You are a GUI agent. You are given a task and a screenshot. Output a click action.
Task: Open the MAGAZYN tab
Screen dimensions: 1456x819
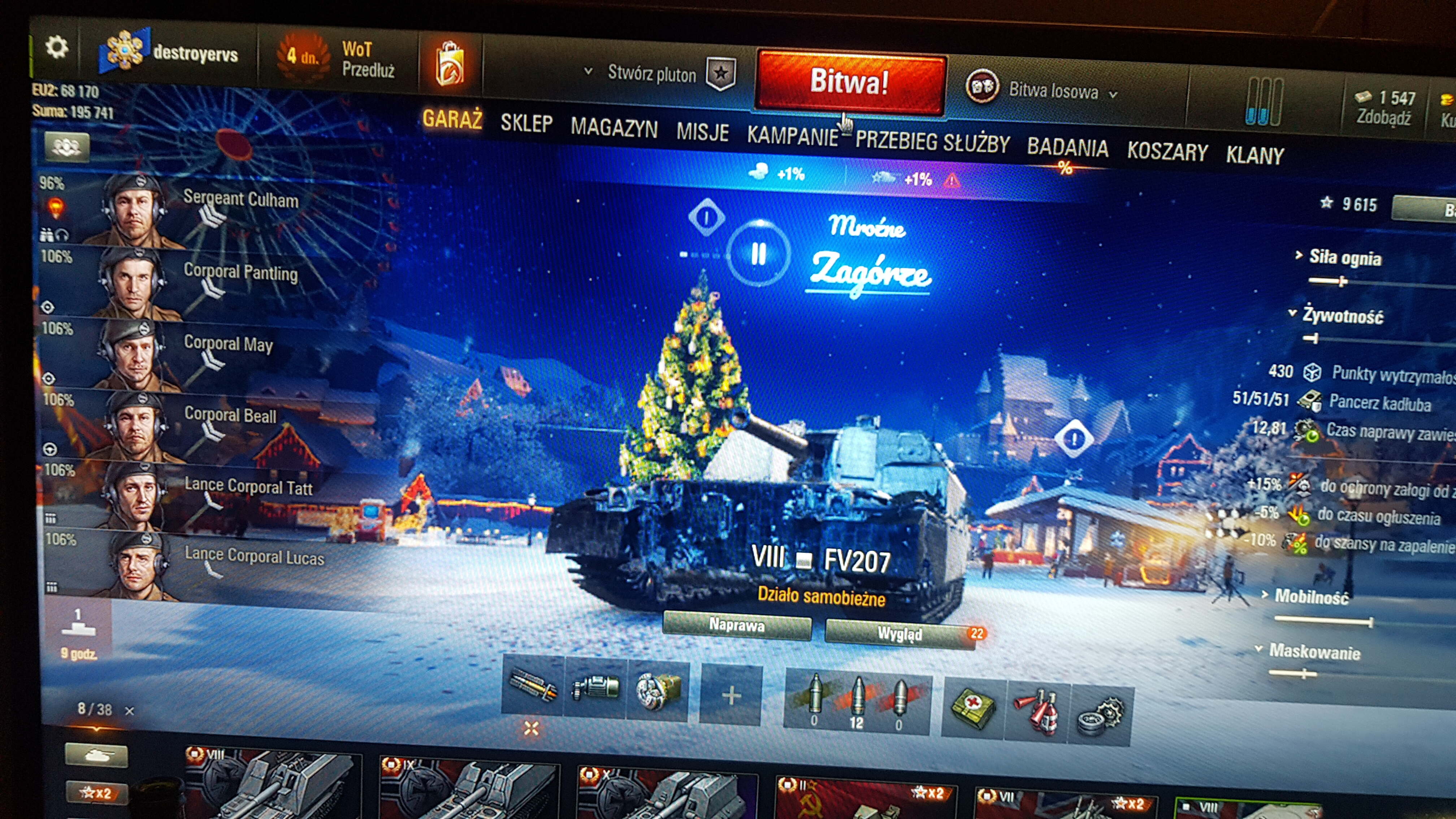614,128
